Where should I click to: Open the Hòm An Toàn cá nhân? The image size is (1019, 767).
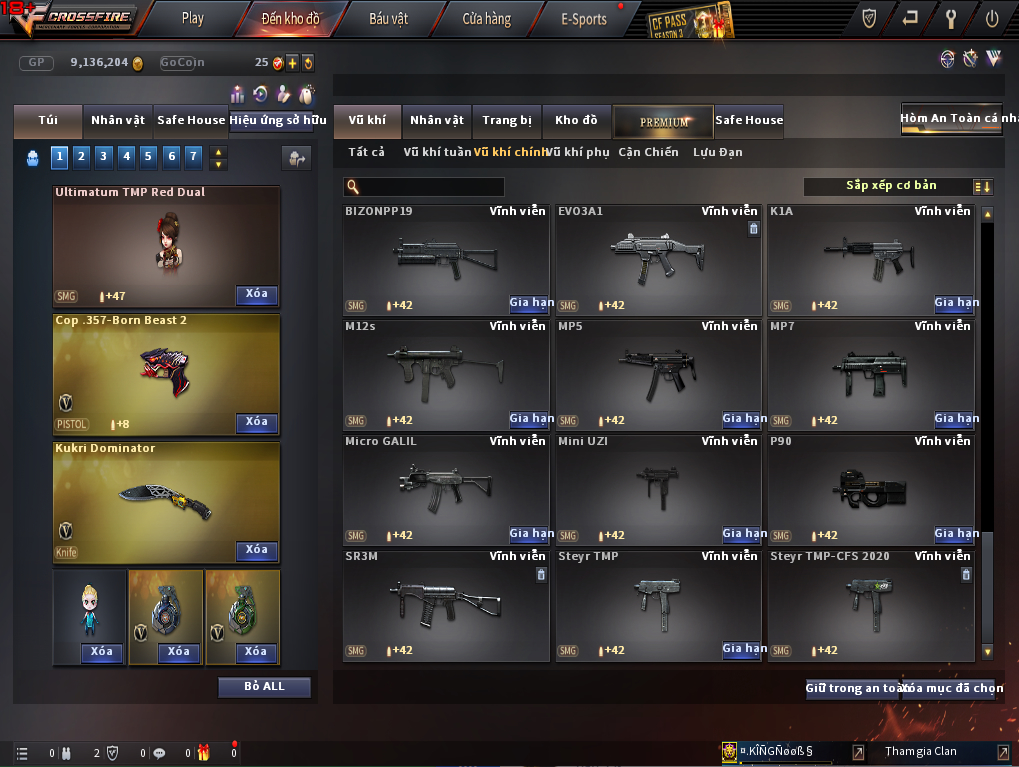[951, 118]
